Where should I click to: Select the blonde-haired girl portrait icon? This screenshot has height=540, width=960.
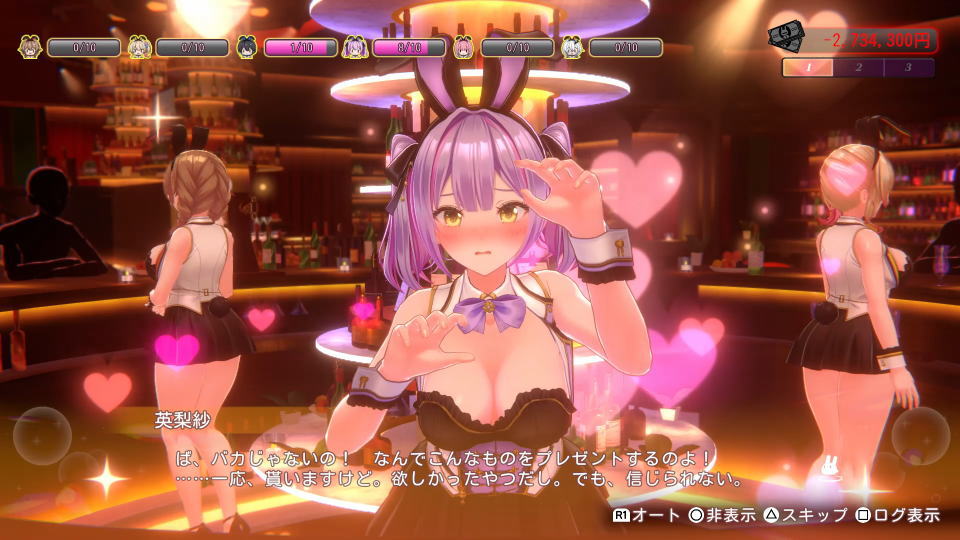click(139, 47)
